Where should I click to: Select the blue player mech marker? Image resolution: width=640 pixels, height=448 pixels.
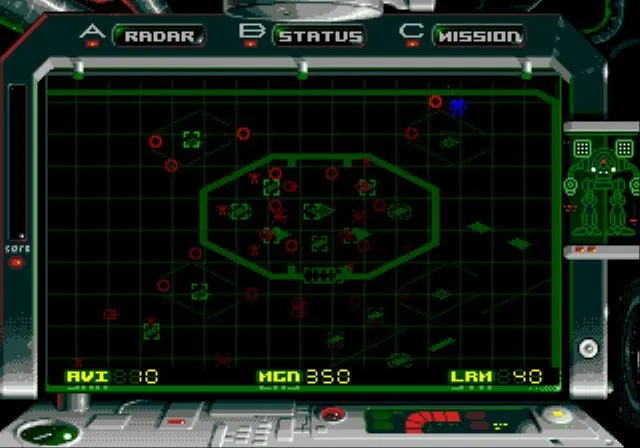(x=458, y=106)
